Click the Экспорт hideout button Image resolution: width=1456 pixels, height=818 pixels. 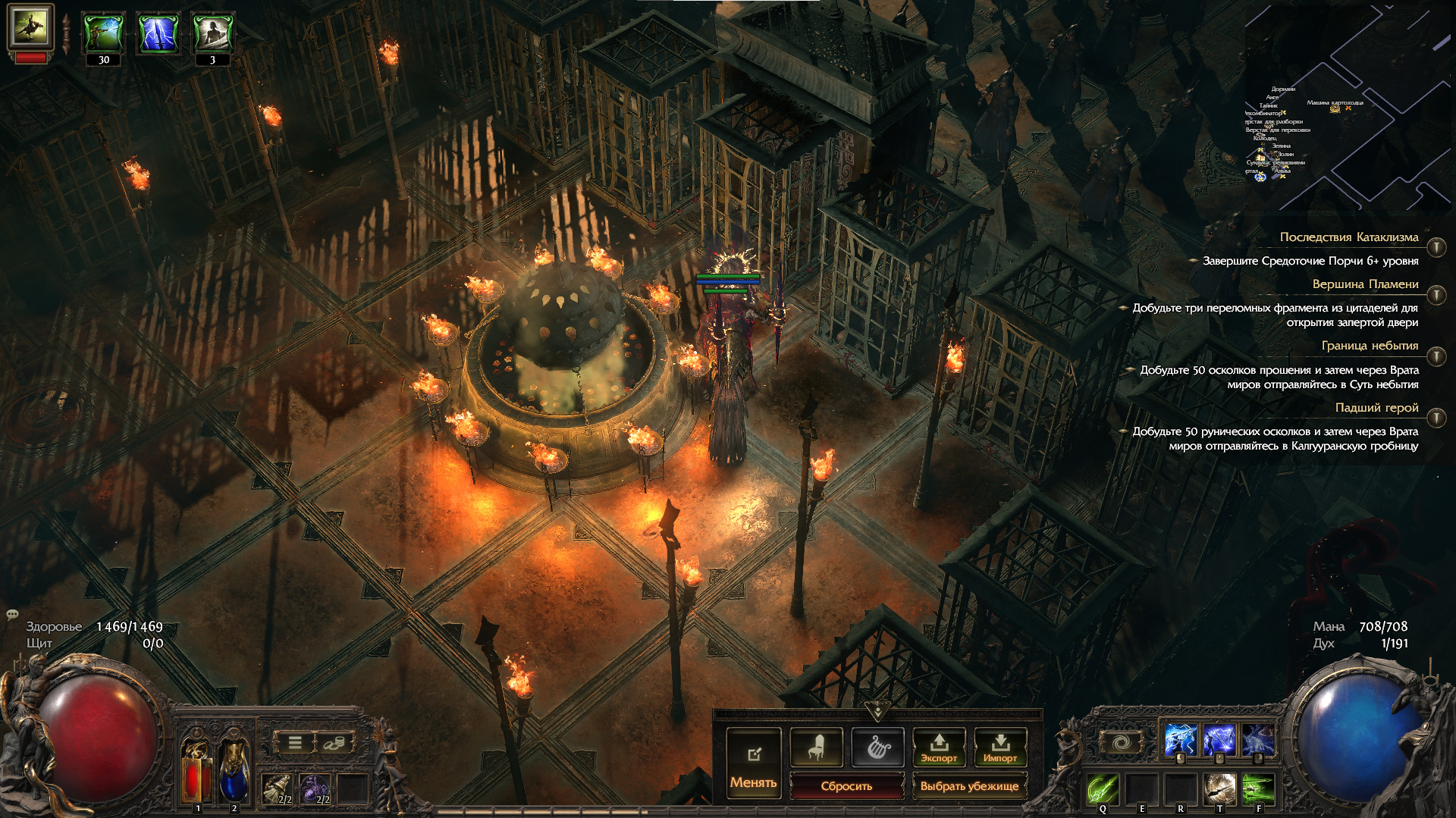939,747
